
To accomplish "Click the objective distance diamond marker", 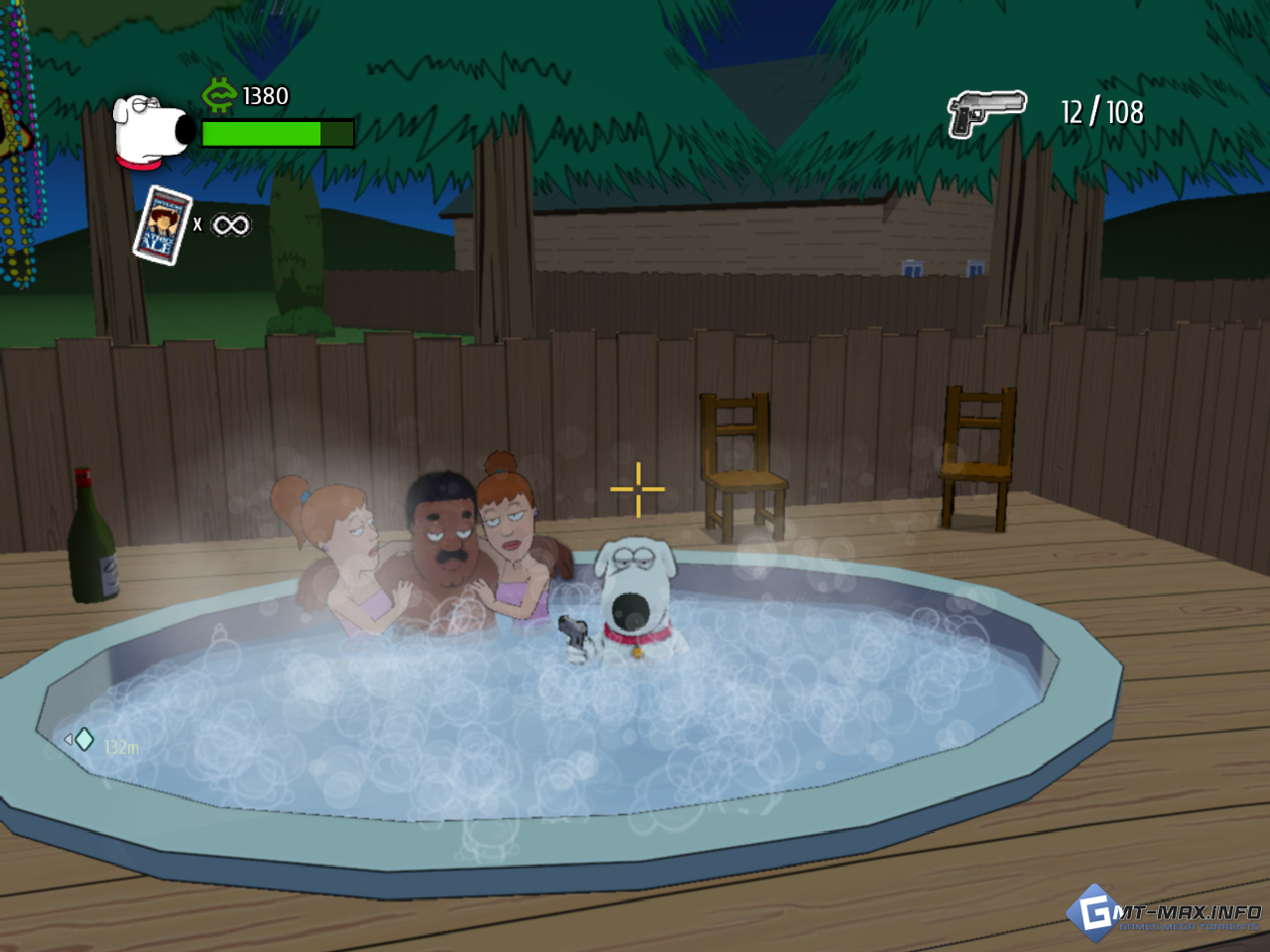I will (84, 740).
